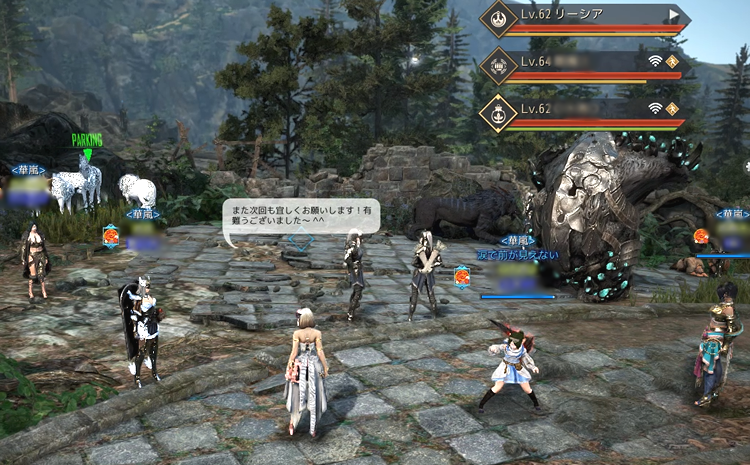
Task: Select the Lv.64 party member frame
Action: pyautogui.click(x=590, y=64)
